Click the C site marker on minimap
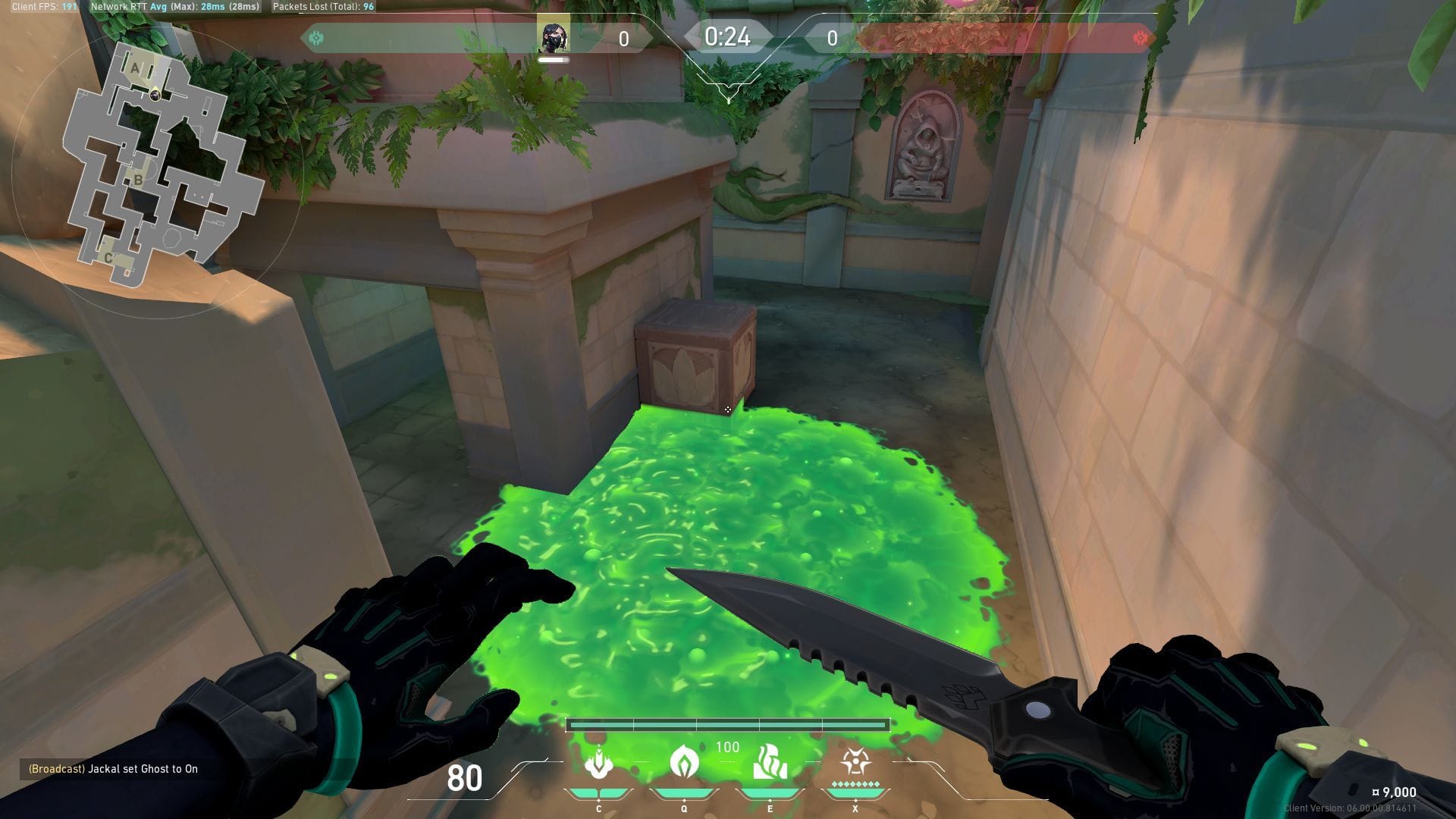1456x819 pixels. (108, 258)
